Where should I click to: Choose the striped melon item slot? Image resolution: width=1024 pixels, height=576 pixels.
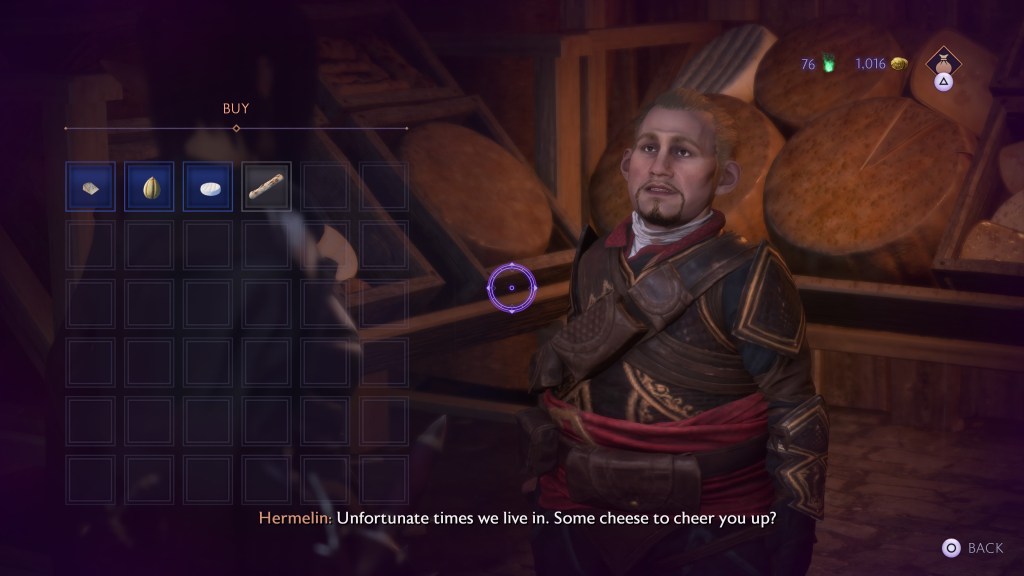click(150, 187)
